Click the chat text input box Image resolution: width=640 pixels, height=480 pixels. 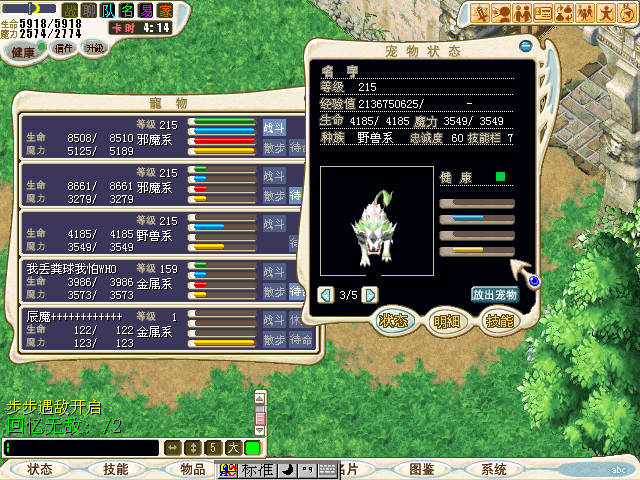(x=82, y=448)
